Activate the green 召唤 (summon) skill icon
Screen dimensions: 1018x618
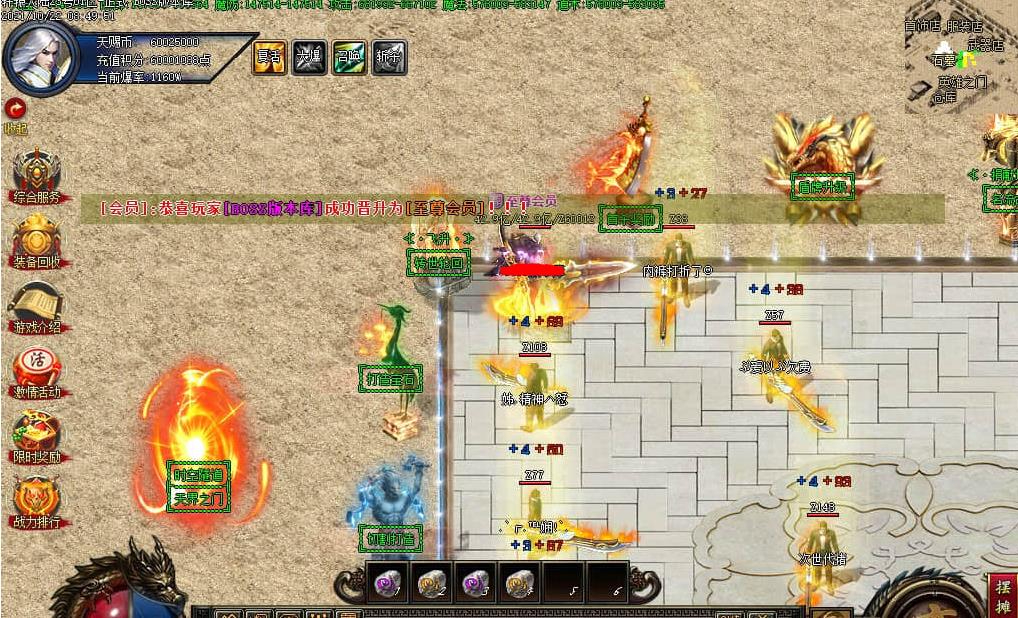(349, 57)
